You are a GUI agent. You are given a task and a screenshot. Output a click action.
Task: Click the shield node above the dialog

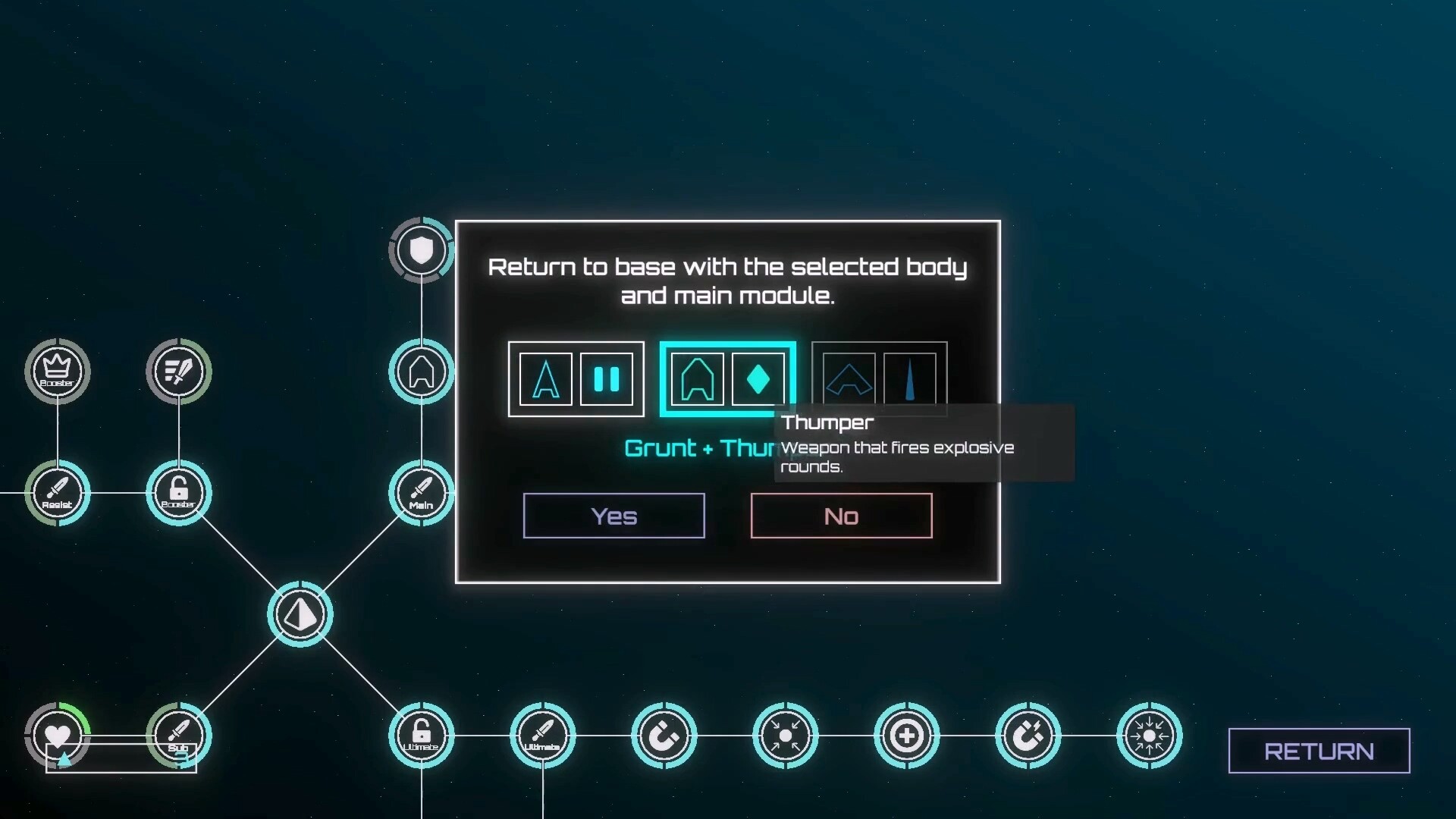(421, 250)
